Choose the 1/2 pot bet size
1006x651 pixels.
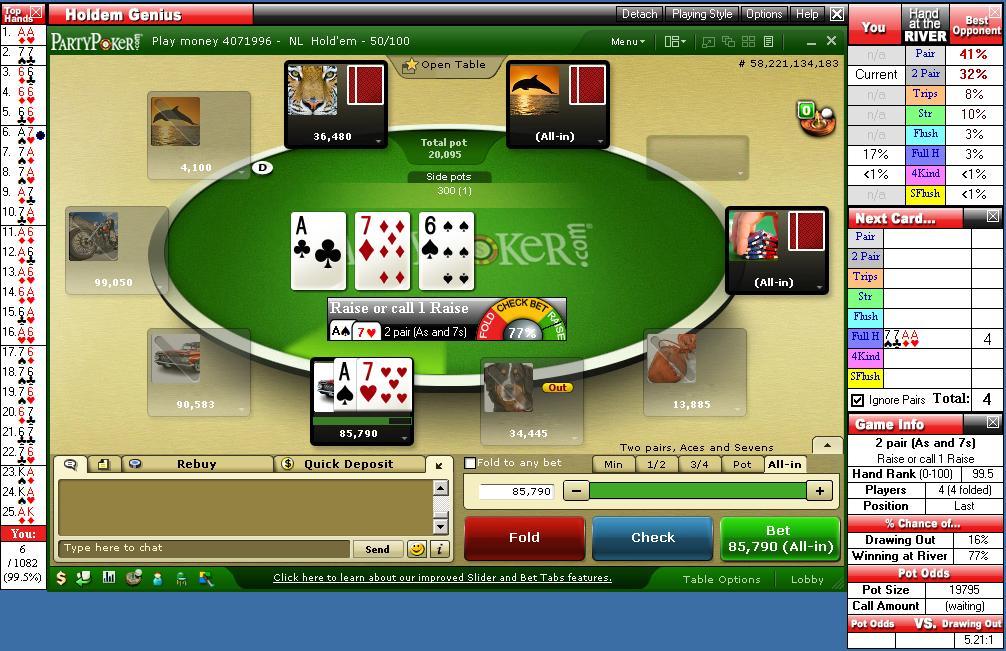click(x=657, y=464)
